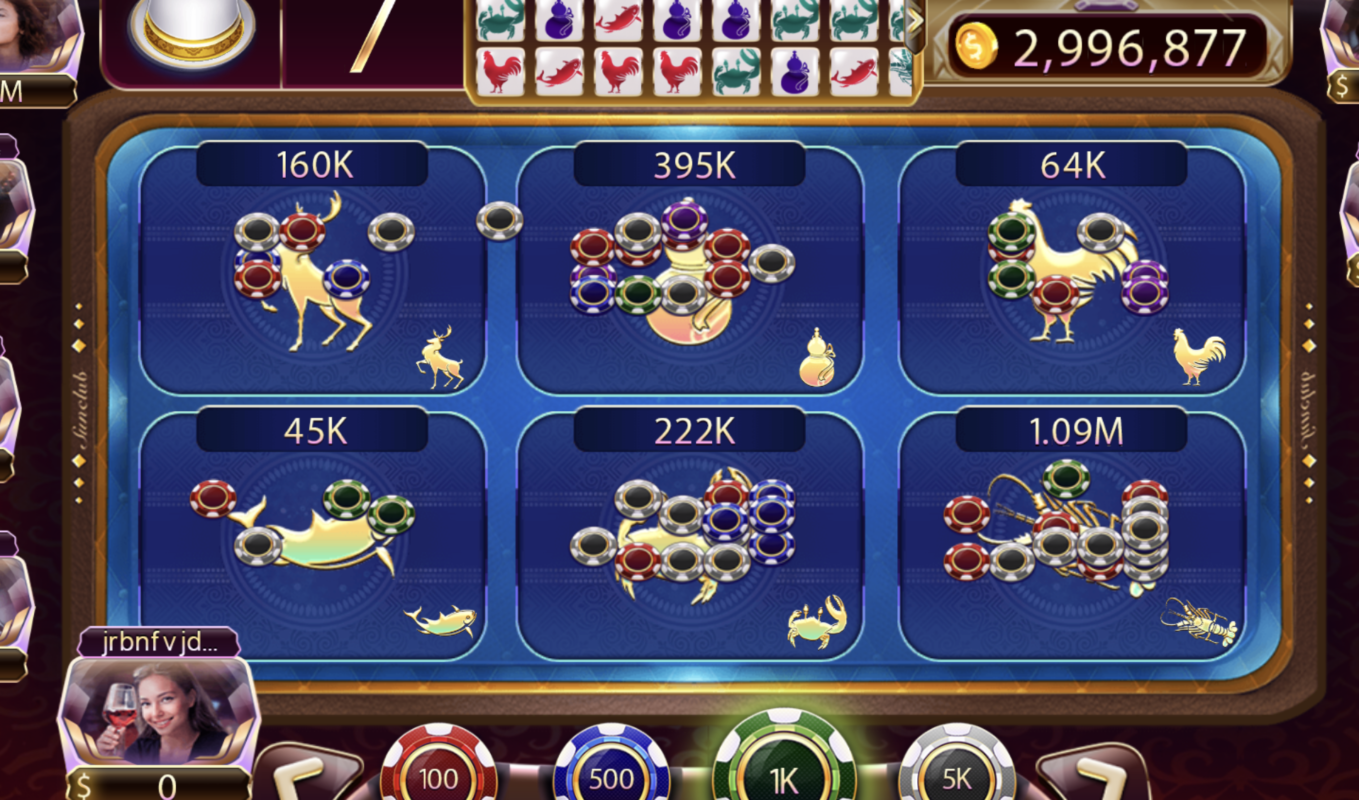This screenshot has width=1359, height=800.
Task: Click the white top hat dealer icon
Action: (x=192, y=30)
